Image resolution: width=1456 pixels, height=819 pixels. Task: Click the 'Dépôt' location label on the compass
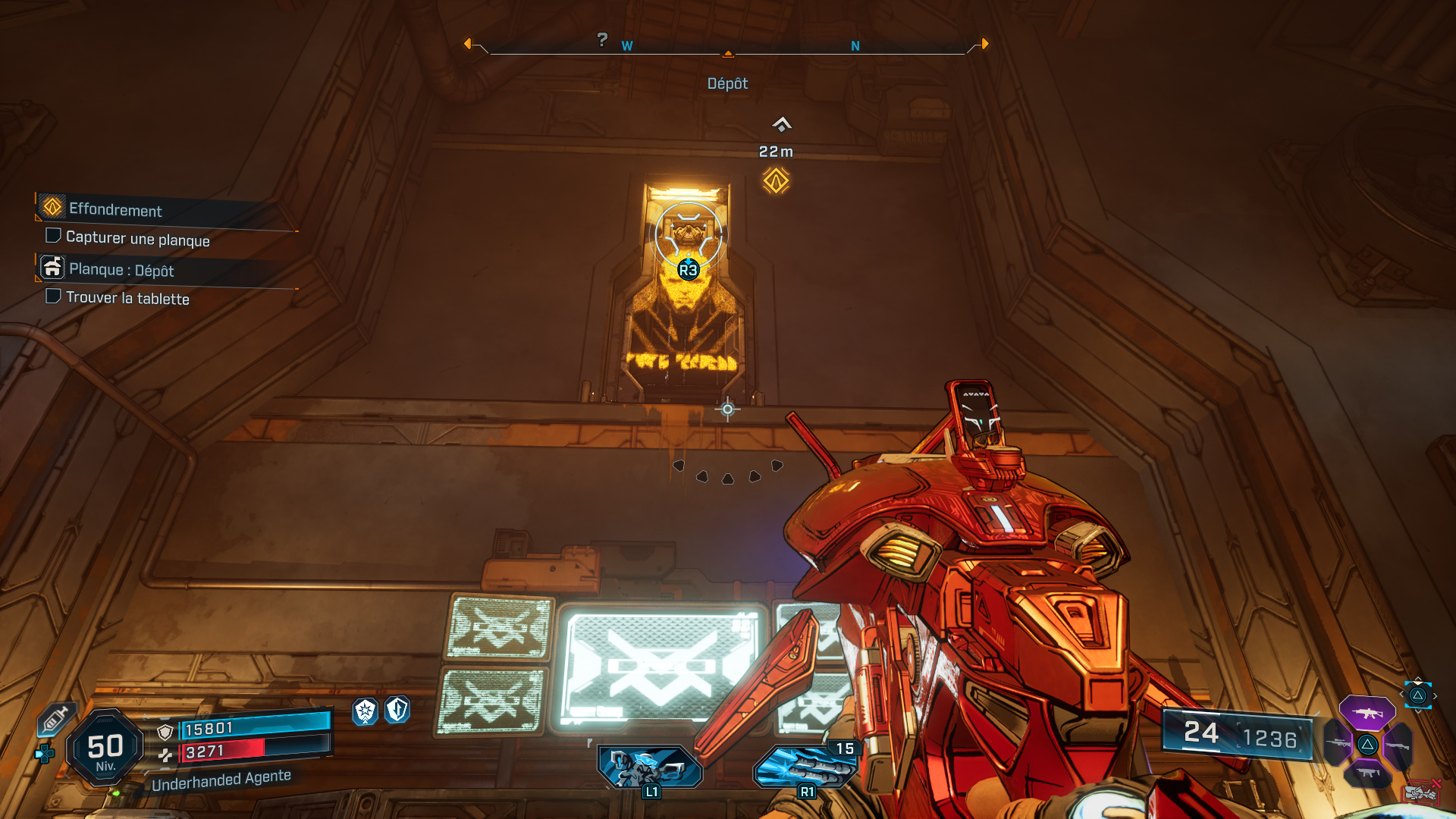[729, 83]
